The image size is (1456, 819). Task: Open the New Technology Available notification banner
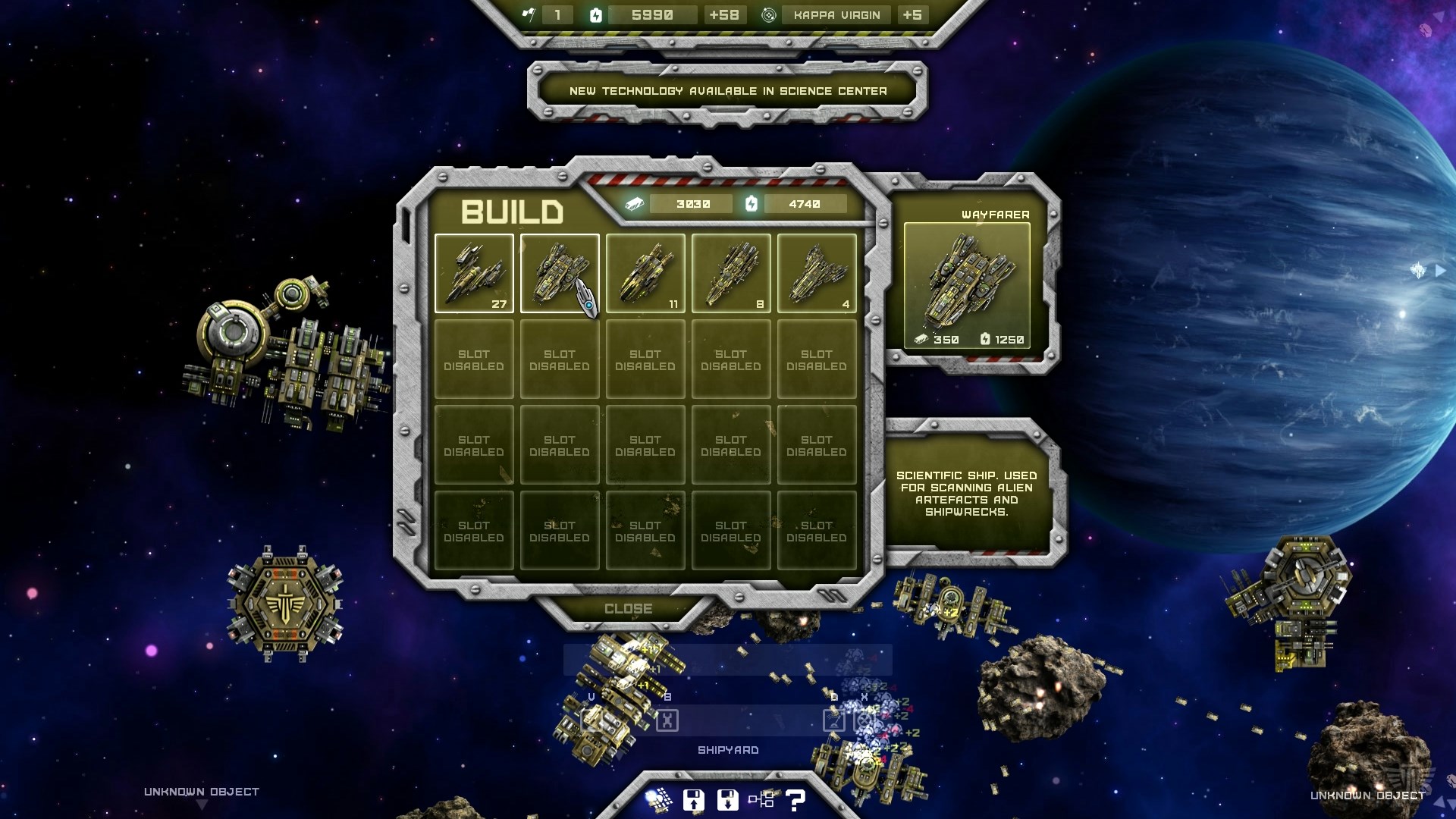pyautogui.click(x=727, y=90)
